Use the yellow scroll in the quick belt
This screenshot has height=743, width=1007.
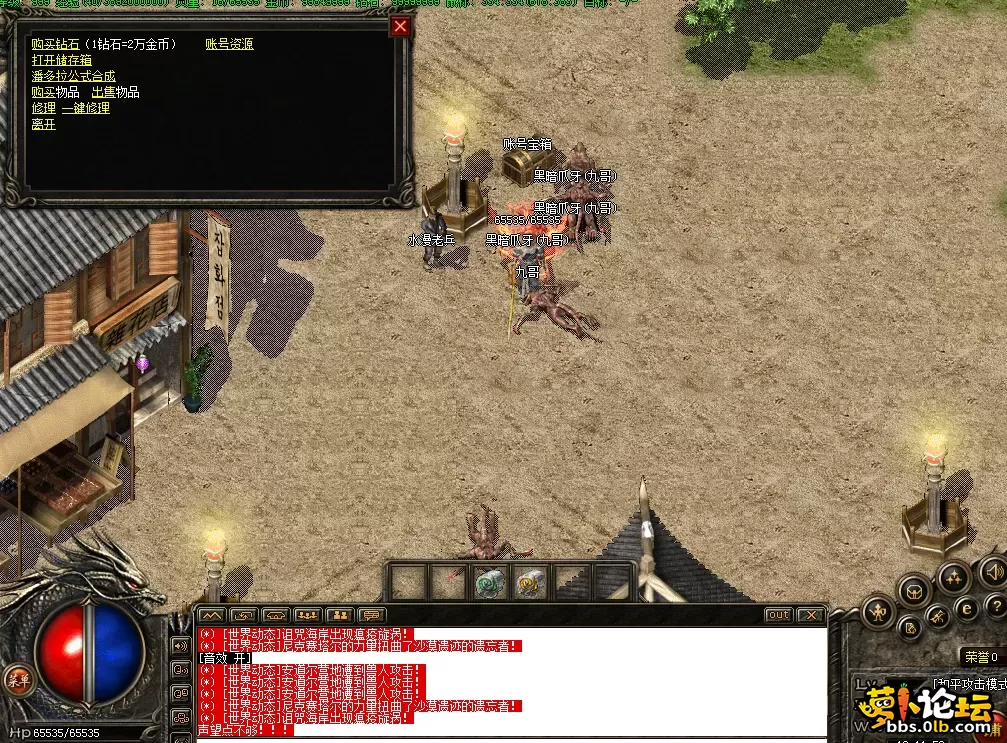click(529, 582)
